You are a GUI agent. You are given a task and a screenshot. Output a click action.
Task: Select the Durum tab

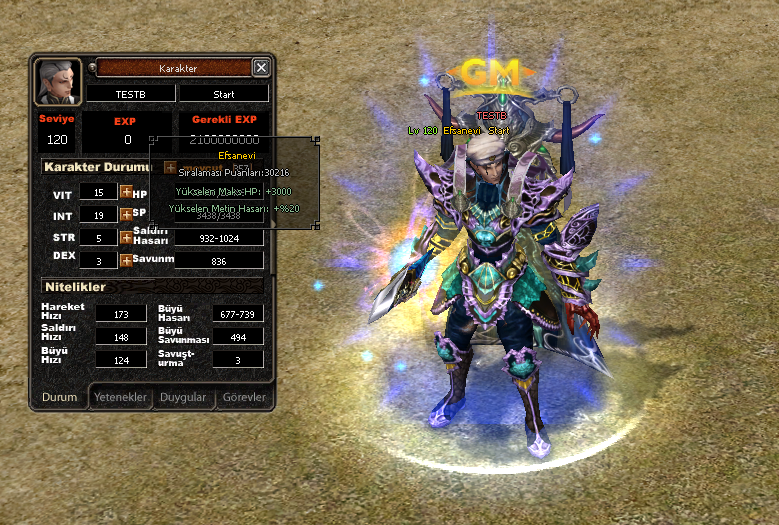(x=59, y=397)
